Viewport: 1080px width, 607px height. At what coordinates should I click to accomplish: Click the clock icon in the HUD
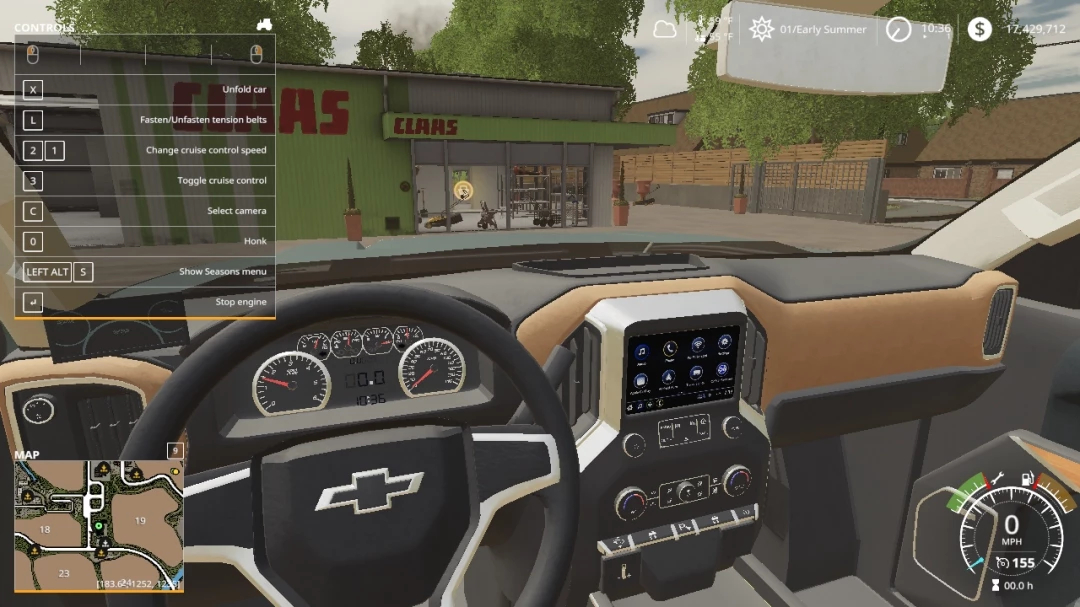point(898,30)
